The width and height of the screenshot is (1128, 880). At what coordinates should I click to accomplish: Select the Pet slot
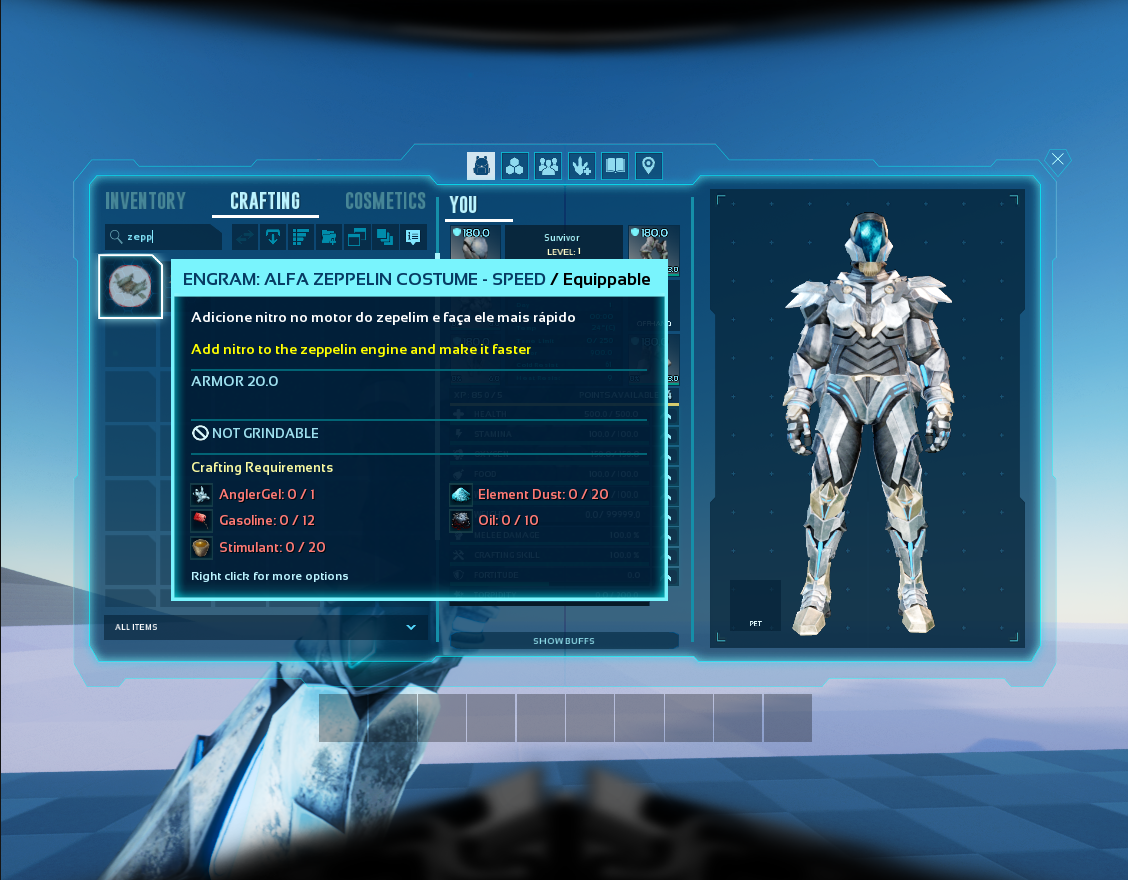point(755,605)
